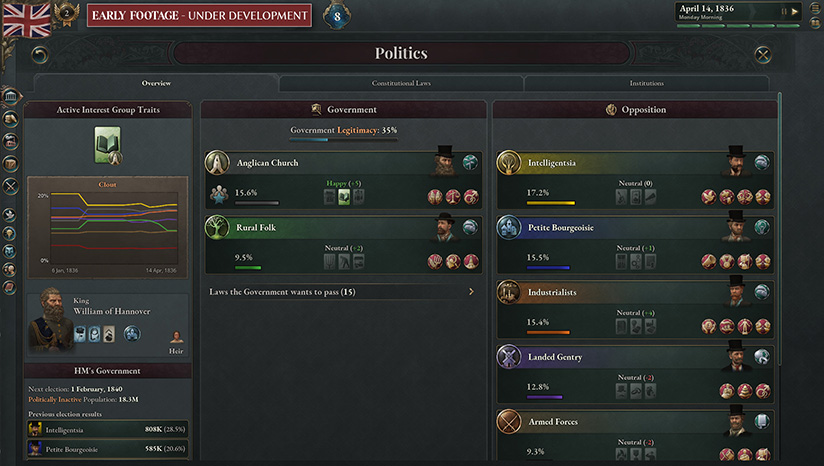Open the round button left of Politics title
The height and width of the screenshot is (466, 824).
click(40, 54)
